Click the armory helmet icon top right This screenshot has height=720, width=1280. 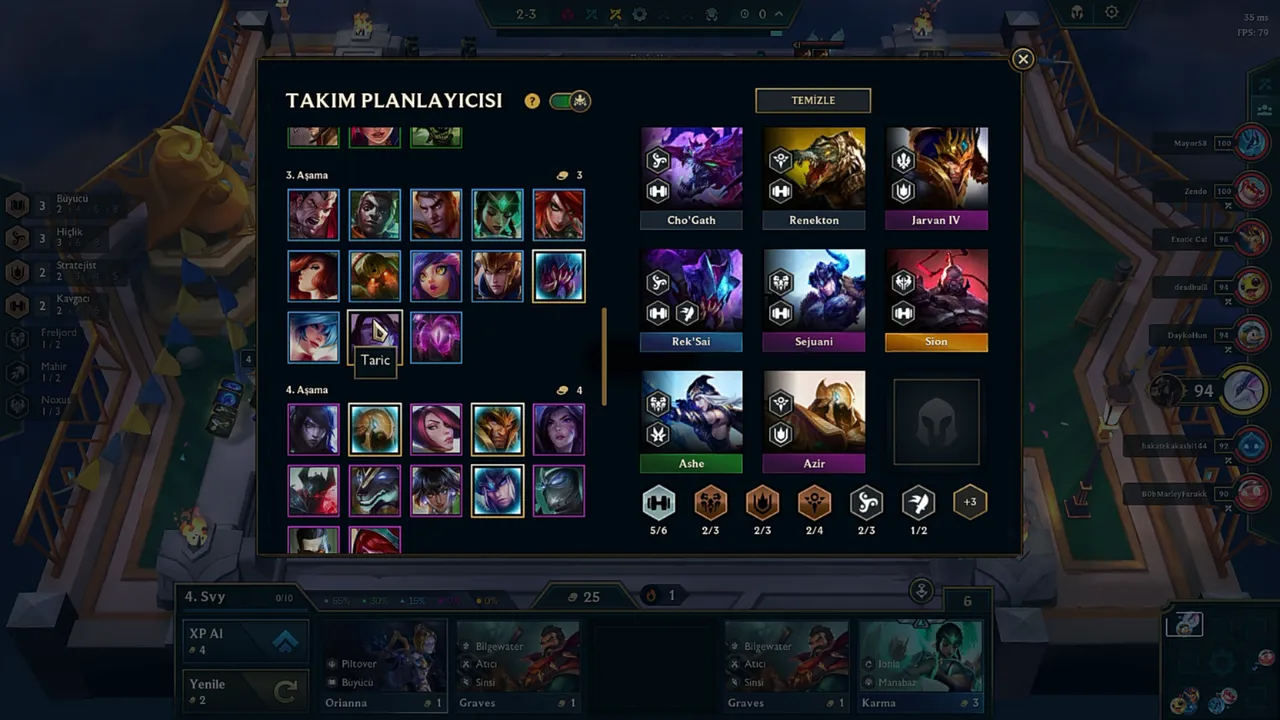1075,12
